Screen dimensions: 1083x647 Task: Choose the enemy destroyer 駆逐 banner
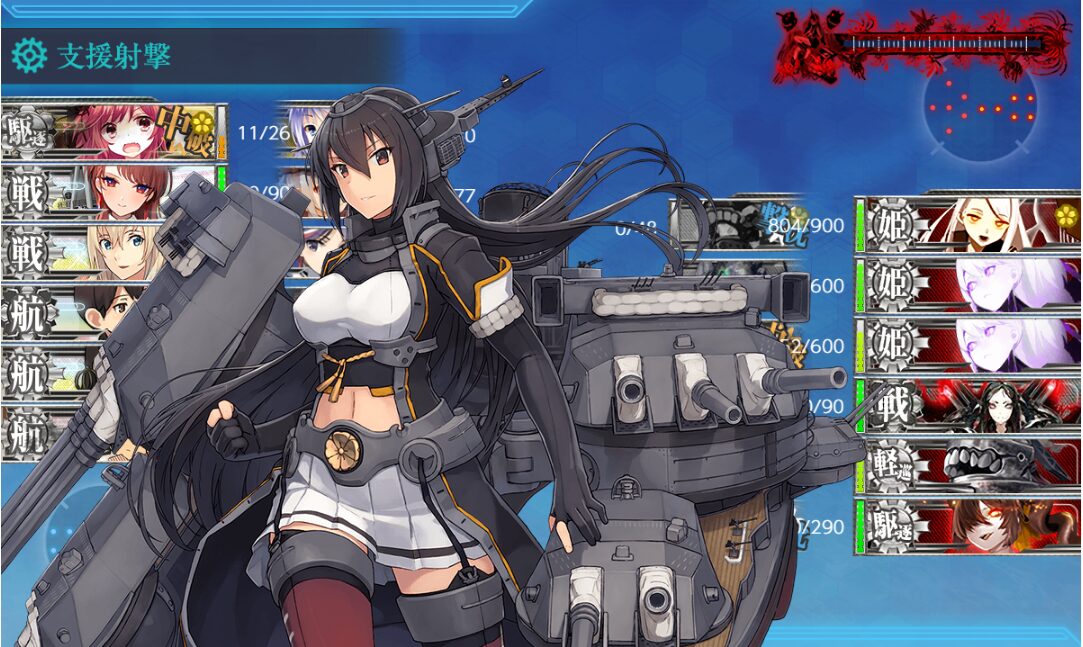(x=968, y=525)
